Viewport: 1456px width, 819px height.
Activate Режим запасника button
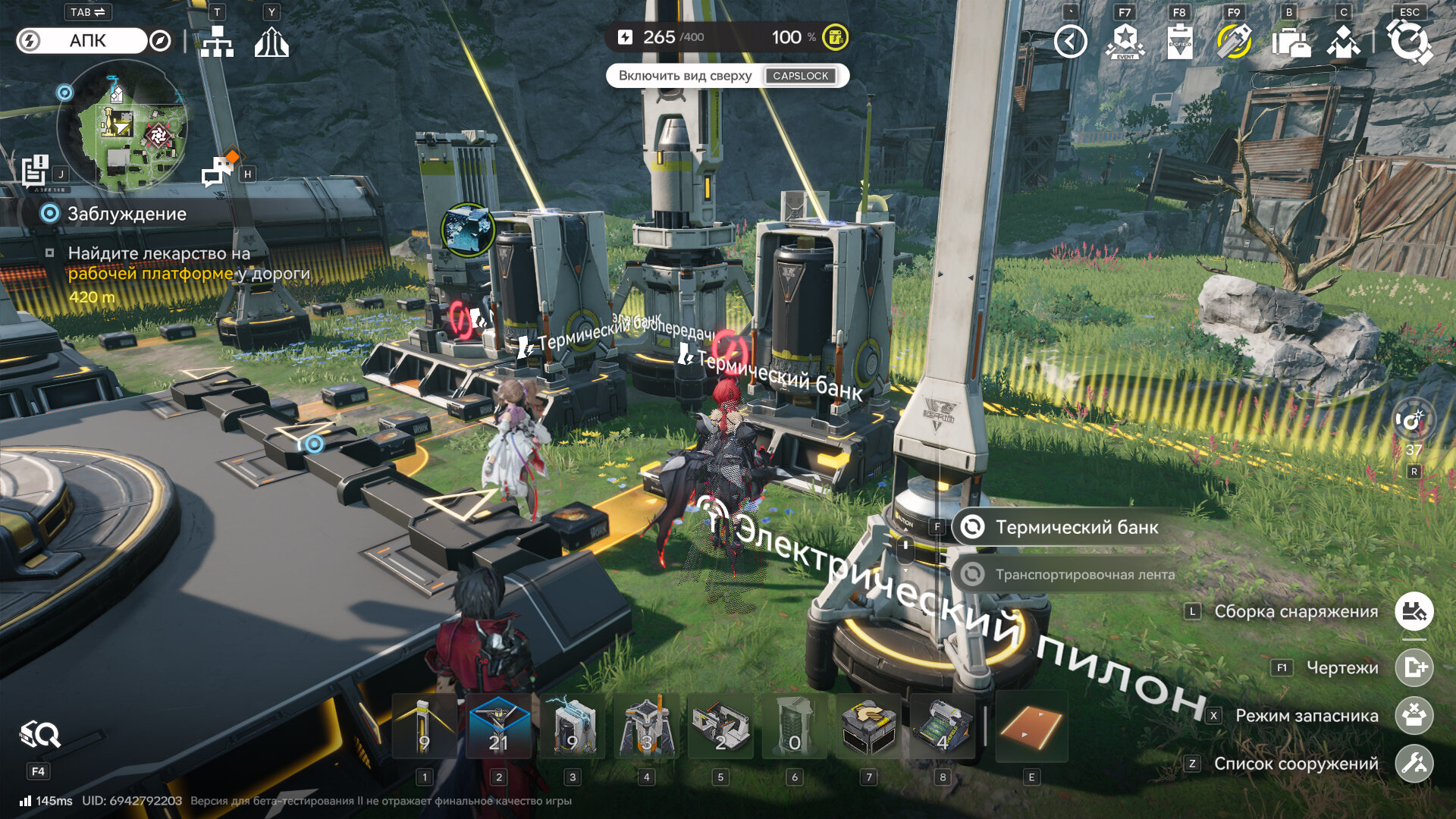point(1414,716)
